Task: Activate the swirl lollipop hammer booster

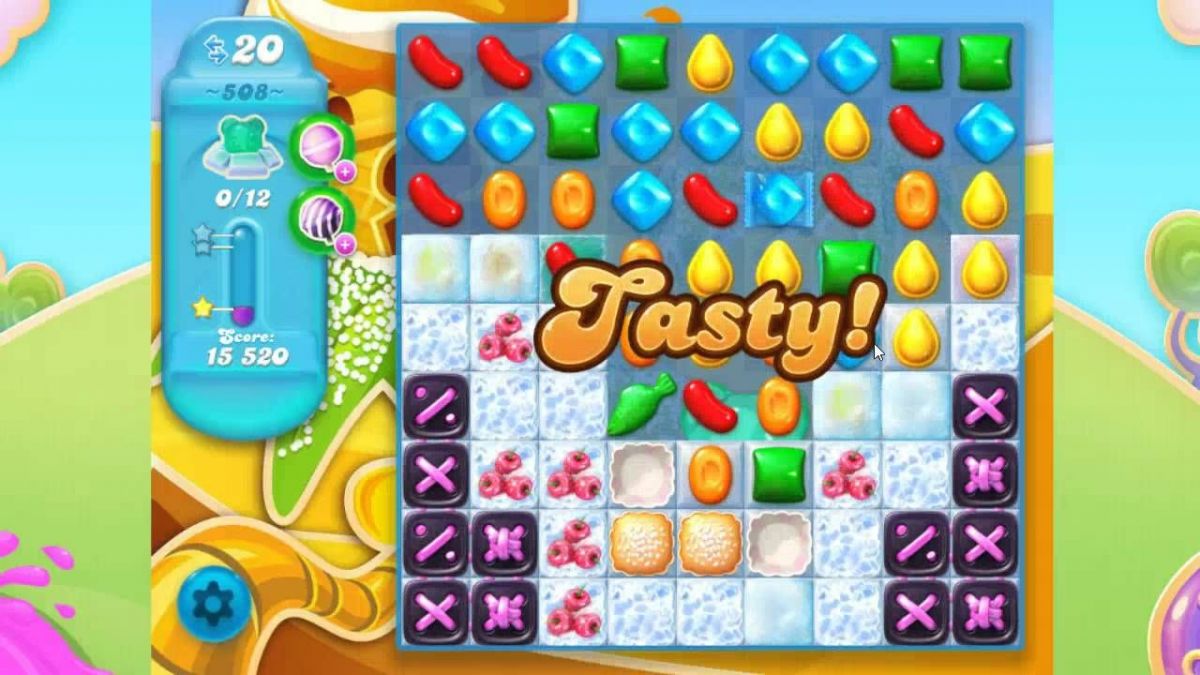Action: tap(318, 145)
